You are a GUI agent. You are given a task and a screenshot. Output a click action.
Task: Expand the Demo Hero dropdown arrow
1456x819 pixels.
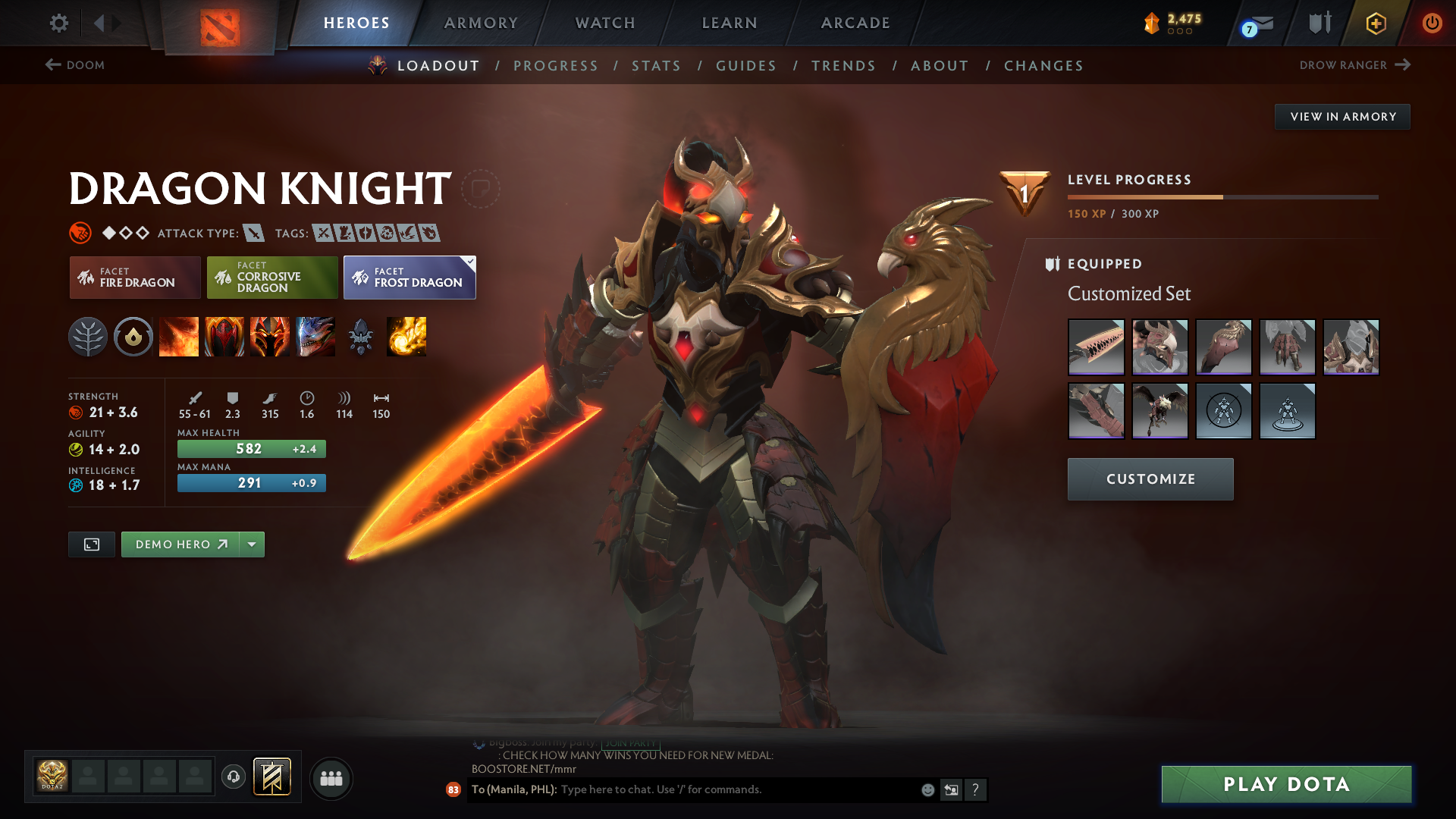[x=252, y=544]
